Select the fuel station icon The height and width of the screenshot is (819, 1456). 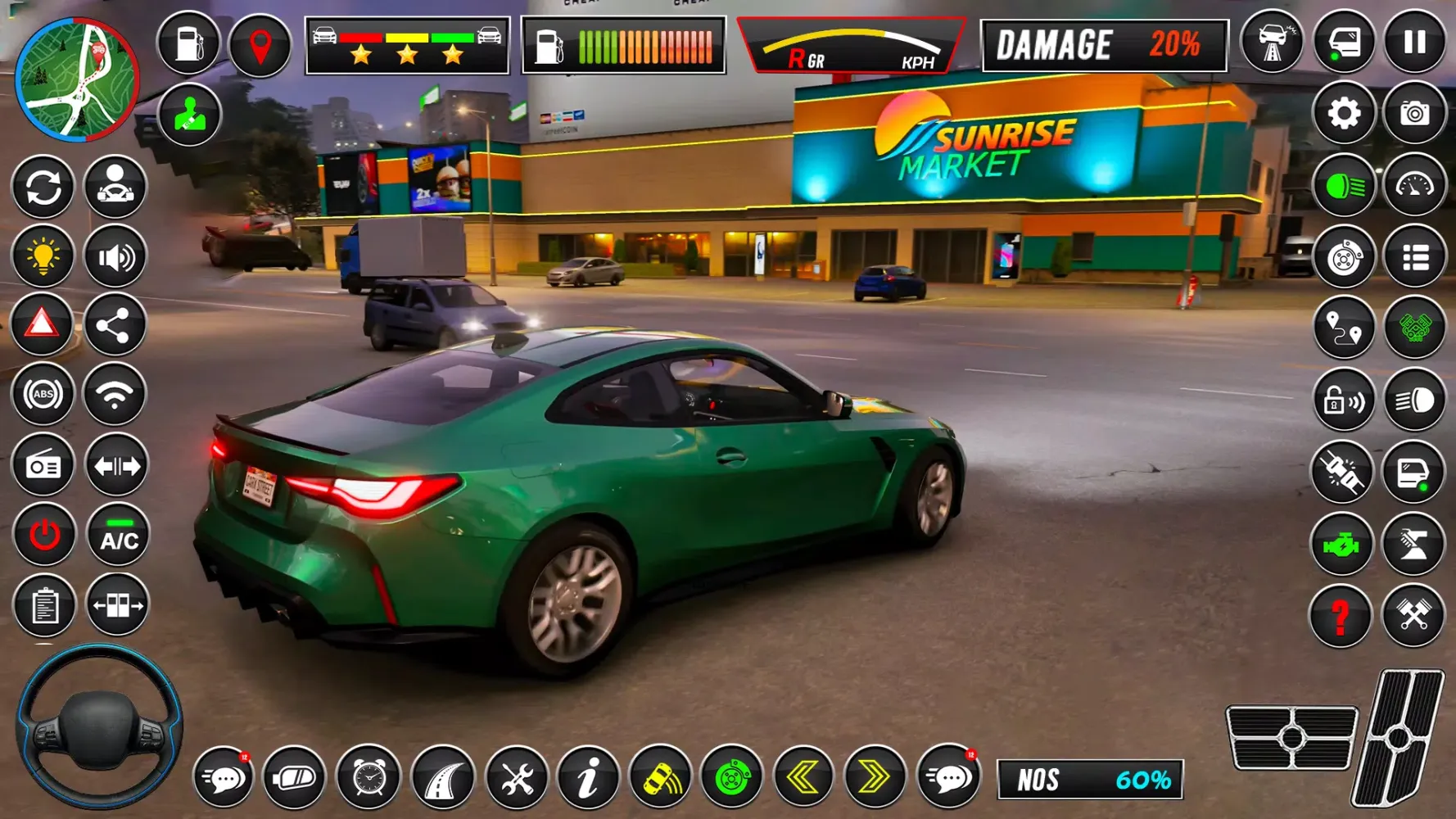(188, 45)
